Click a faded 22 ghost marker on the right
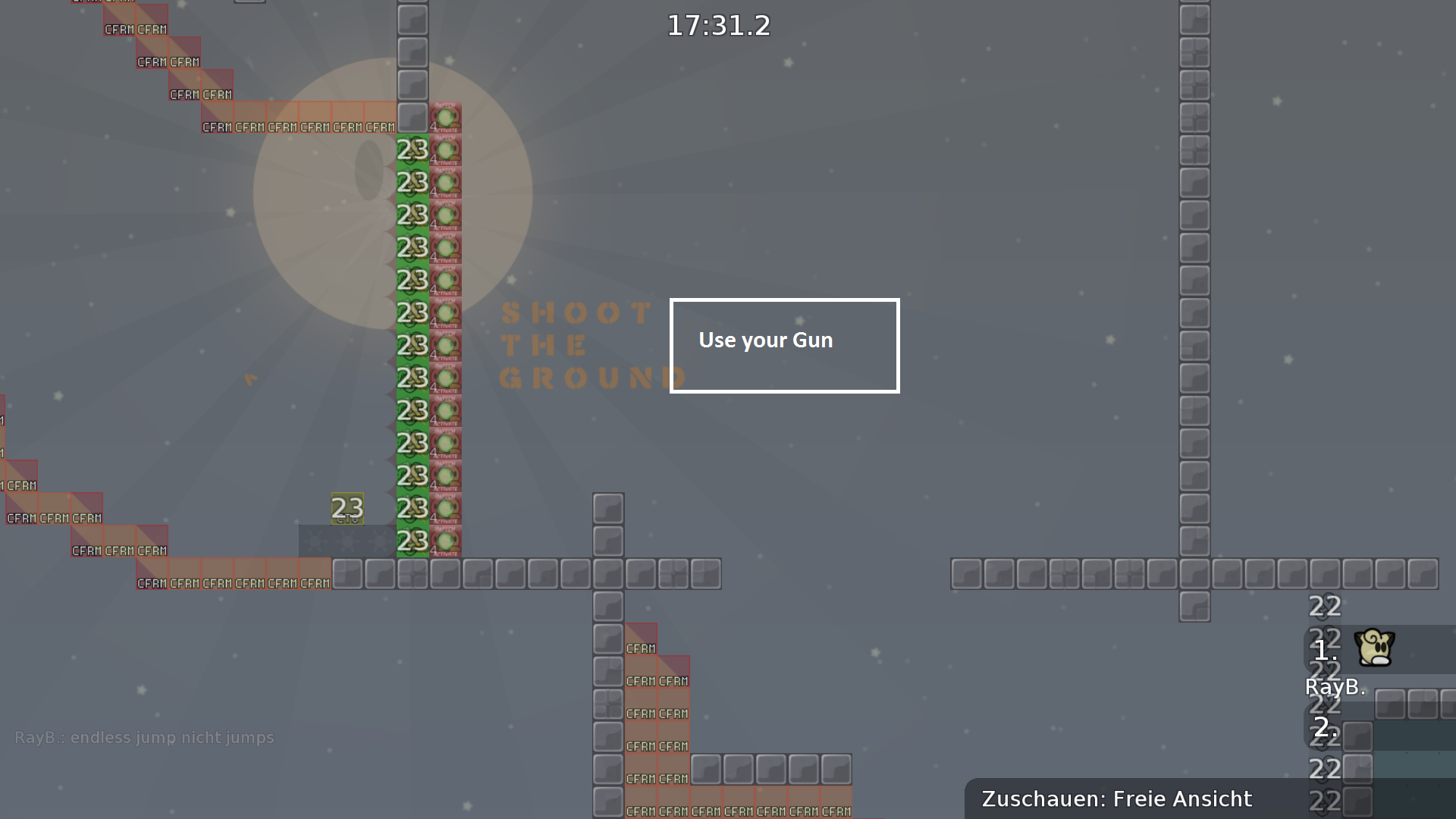1456x819 pixels. 1323,605
